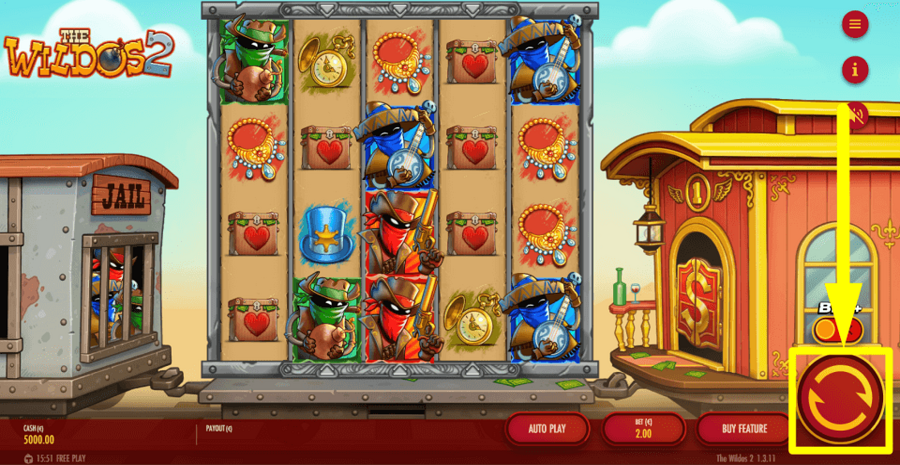Screen dimensions: 900x465
Task: Show the game info page
Action: [x=855, y=70]
